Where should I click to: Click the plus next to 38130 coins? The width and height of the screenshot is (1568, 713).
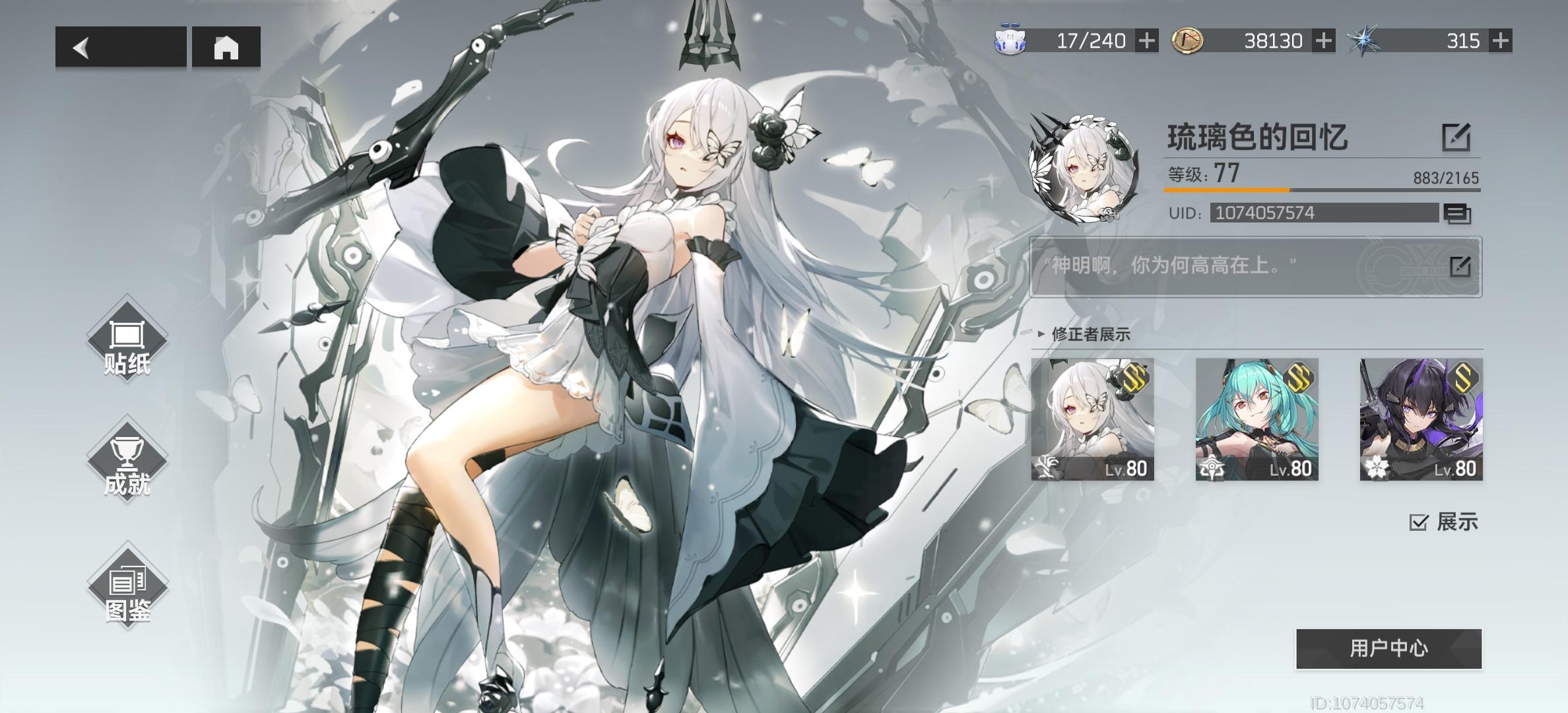(x=1324, y=41)
